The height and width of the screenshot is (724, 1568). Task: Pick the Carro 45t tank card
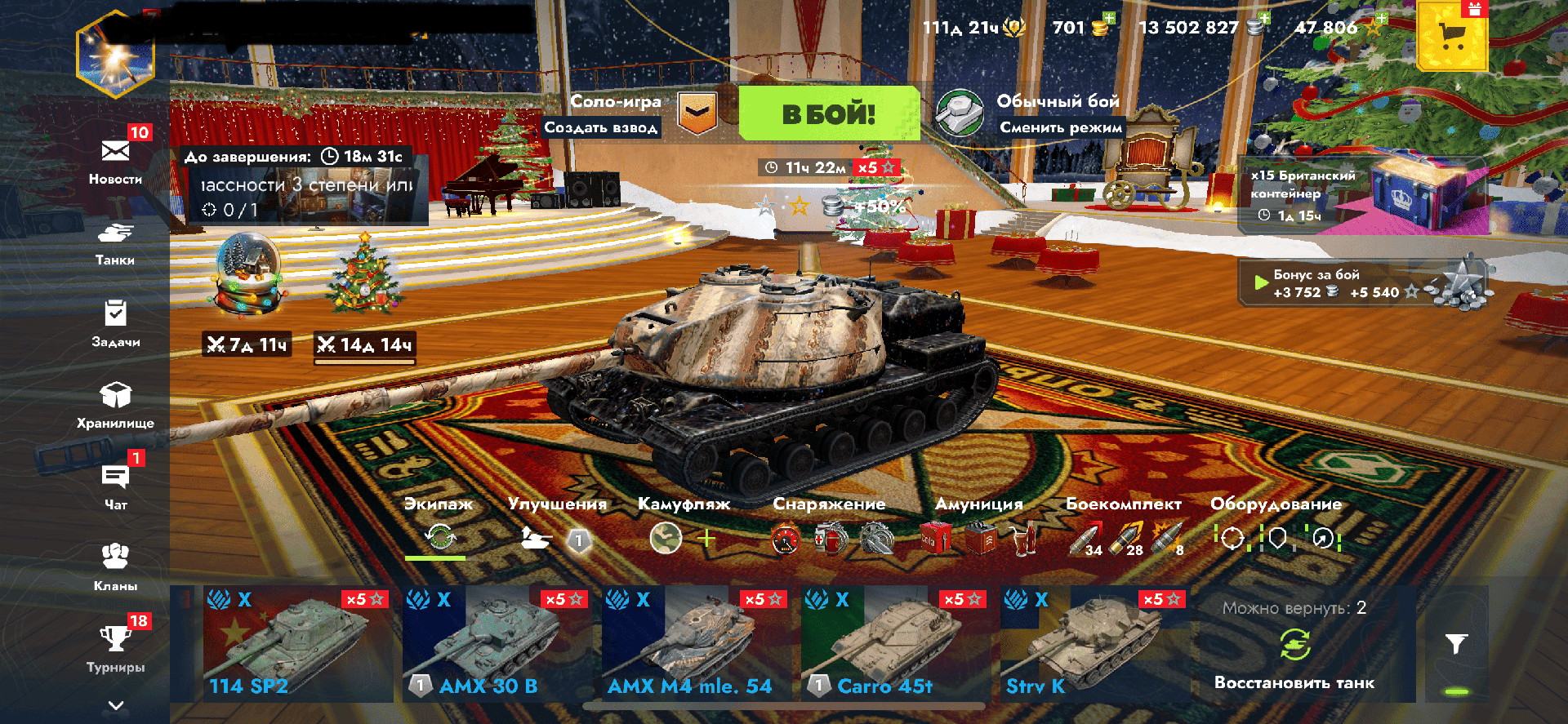[x=893, y=644]
